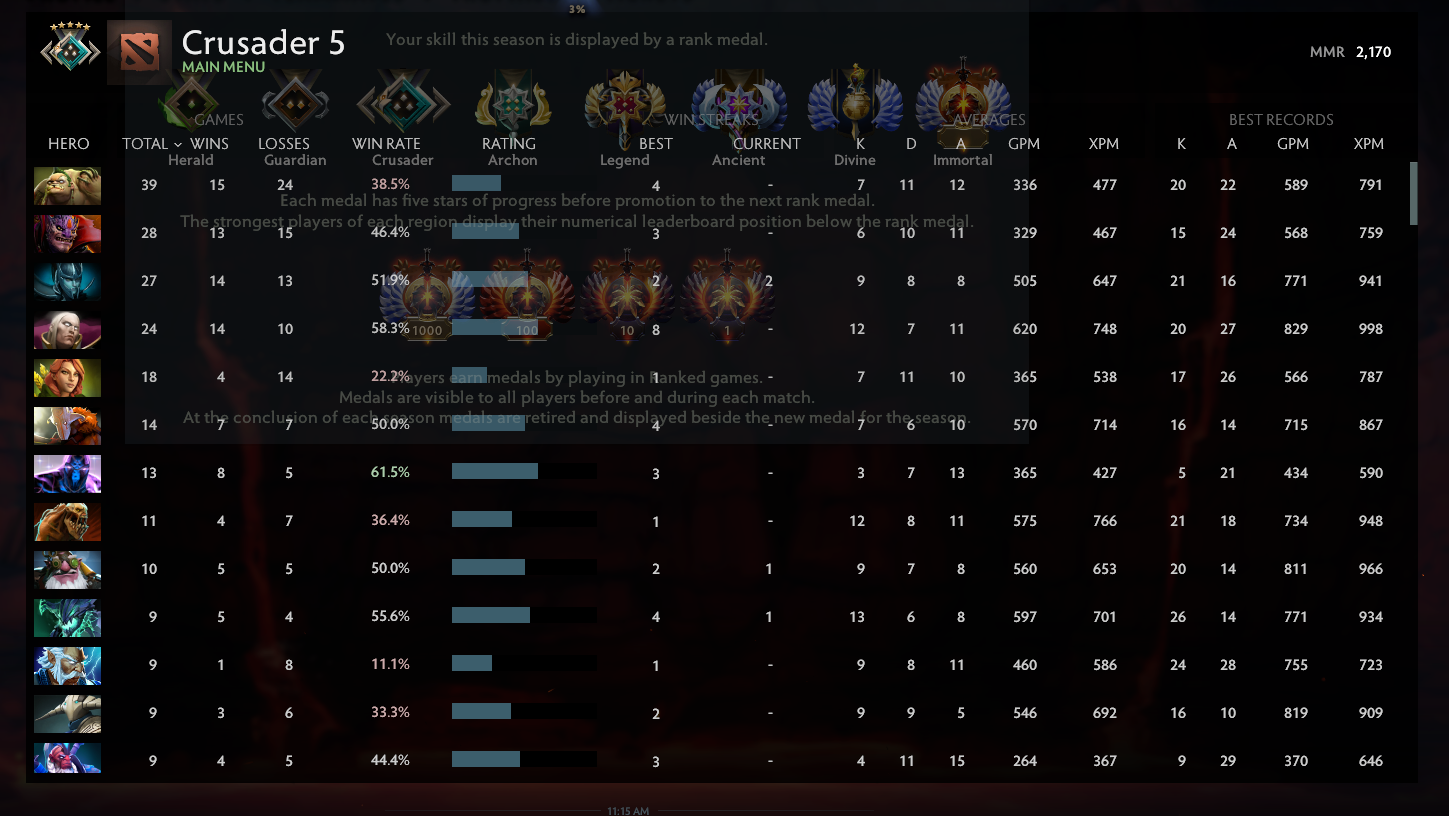Image resolution: width=1449 pixels, height=816 pixels.
Task: Select Pudge's hero portrait
Action: pyautogui.click(x=67, y=185)
